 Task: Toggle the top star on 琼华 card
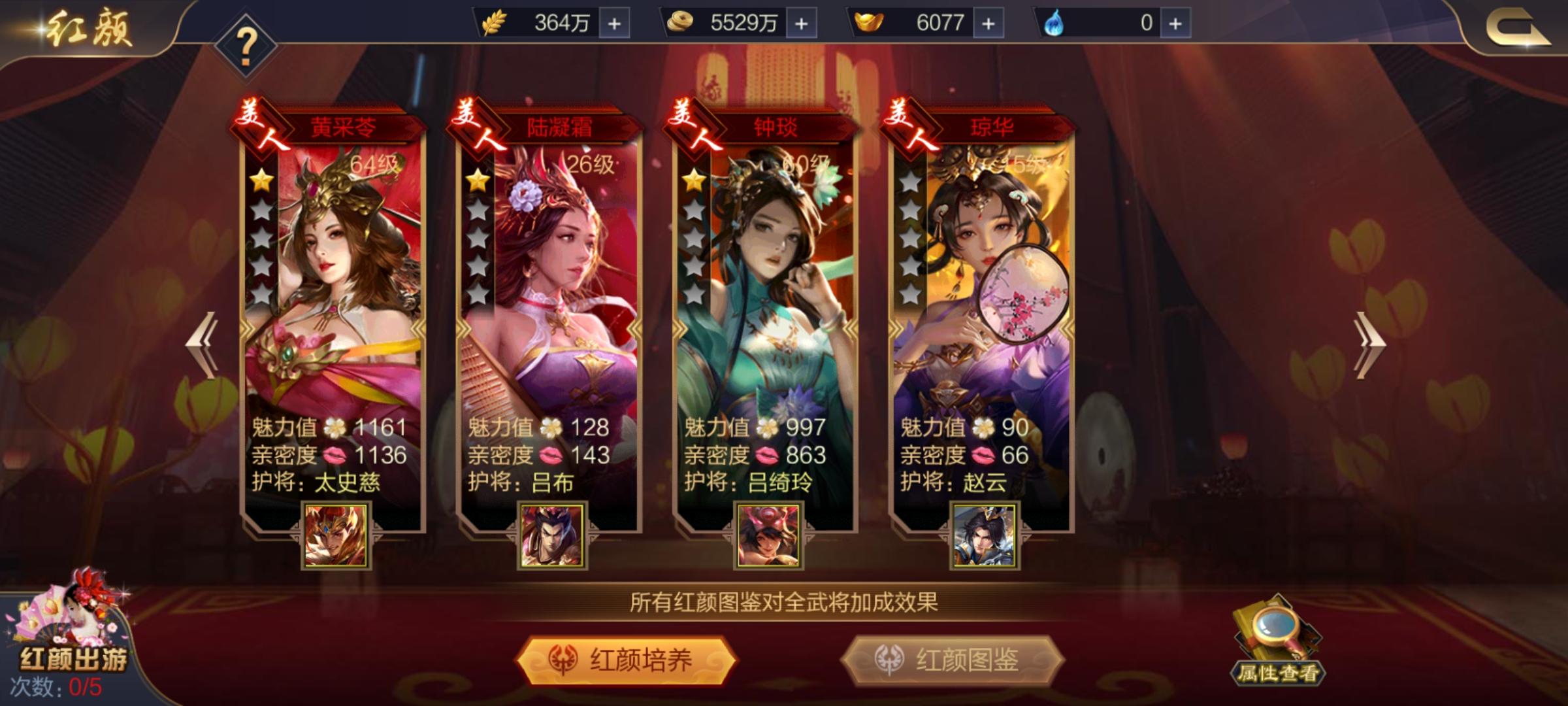[x=910, y=182]
